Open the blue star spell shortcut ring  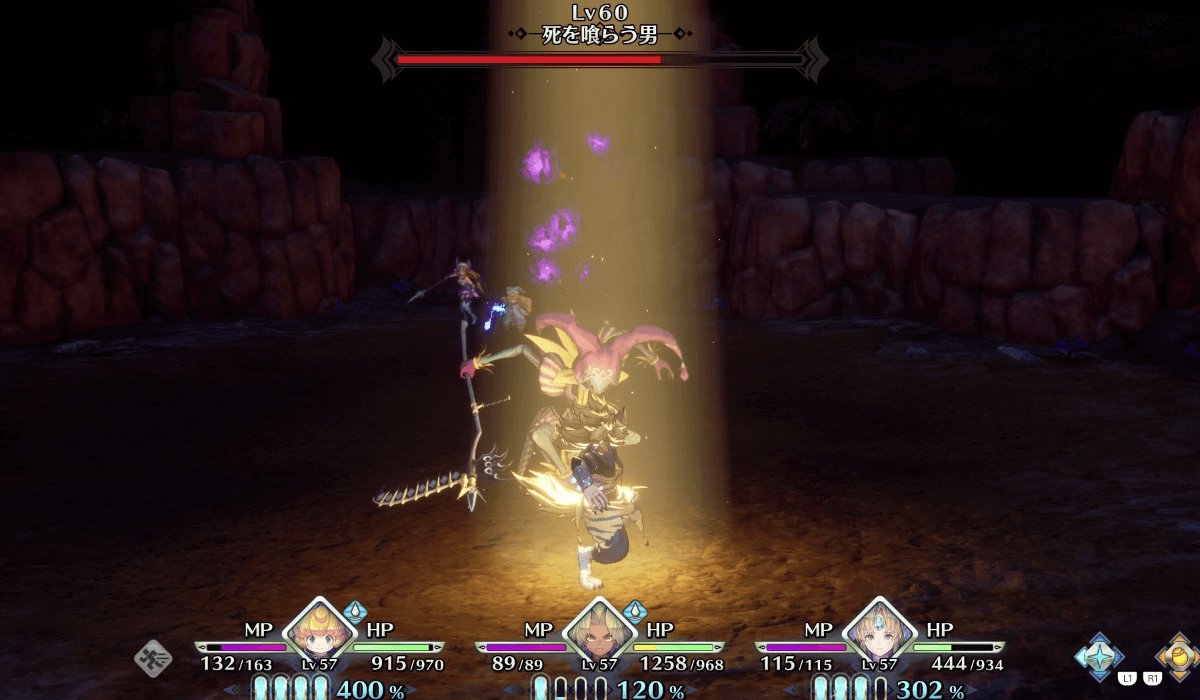1098,656
